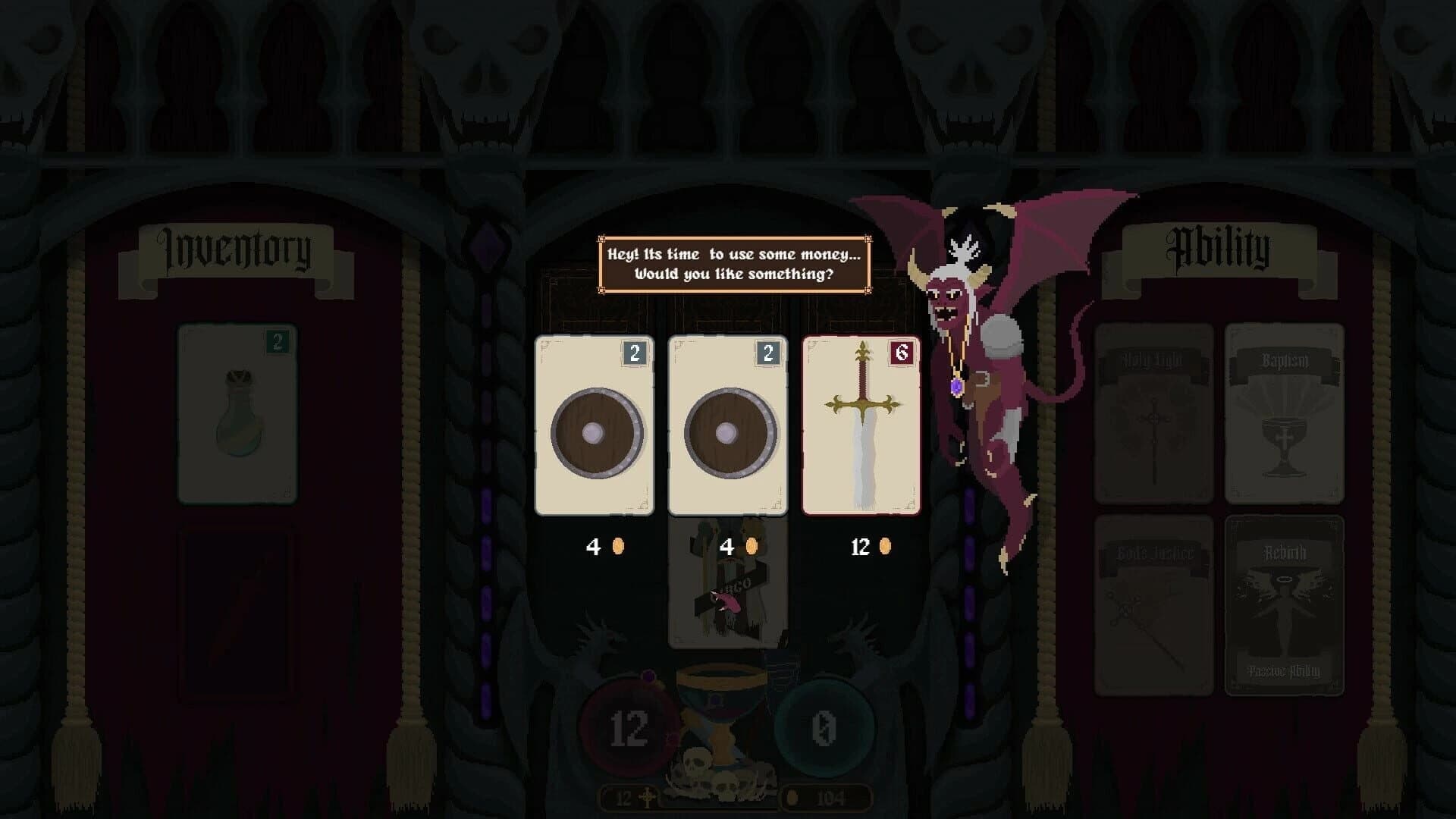Image resolution: width=1456 pixels, height=819 pixels.
Task: Switch to the Inventory panel
Action: point(235,249)
